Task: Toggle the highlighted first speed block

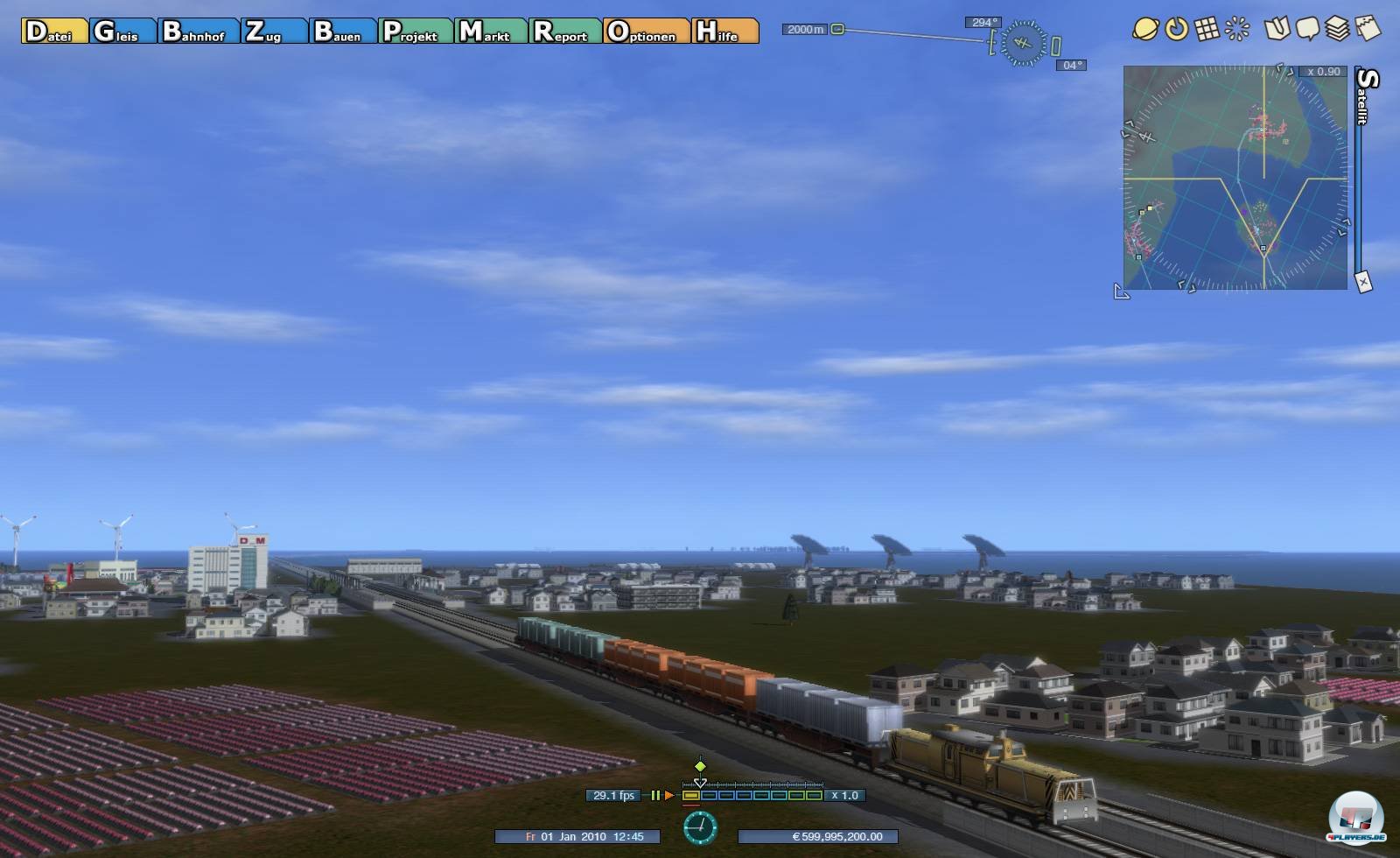Action: tap(690, 797)
